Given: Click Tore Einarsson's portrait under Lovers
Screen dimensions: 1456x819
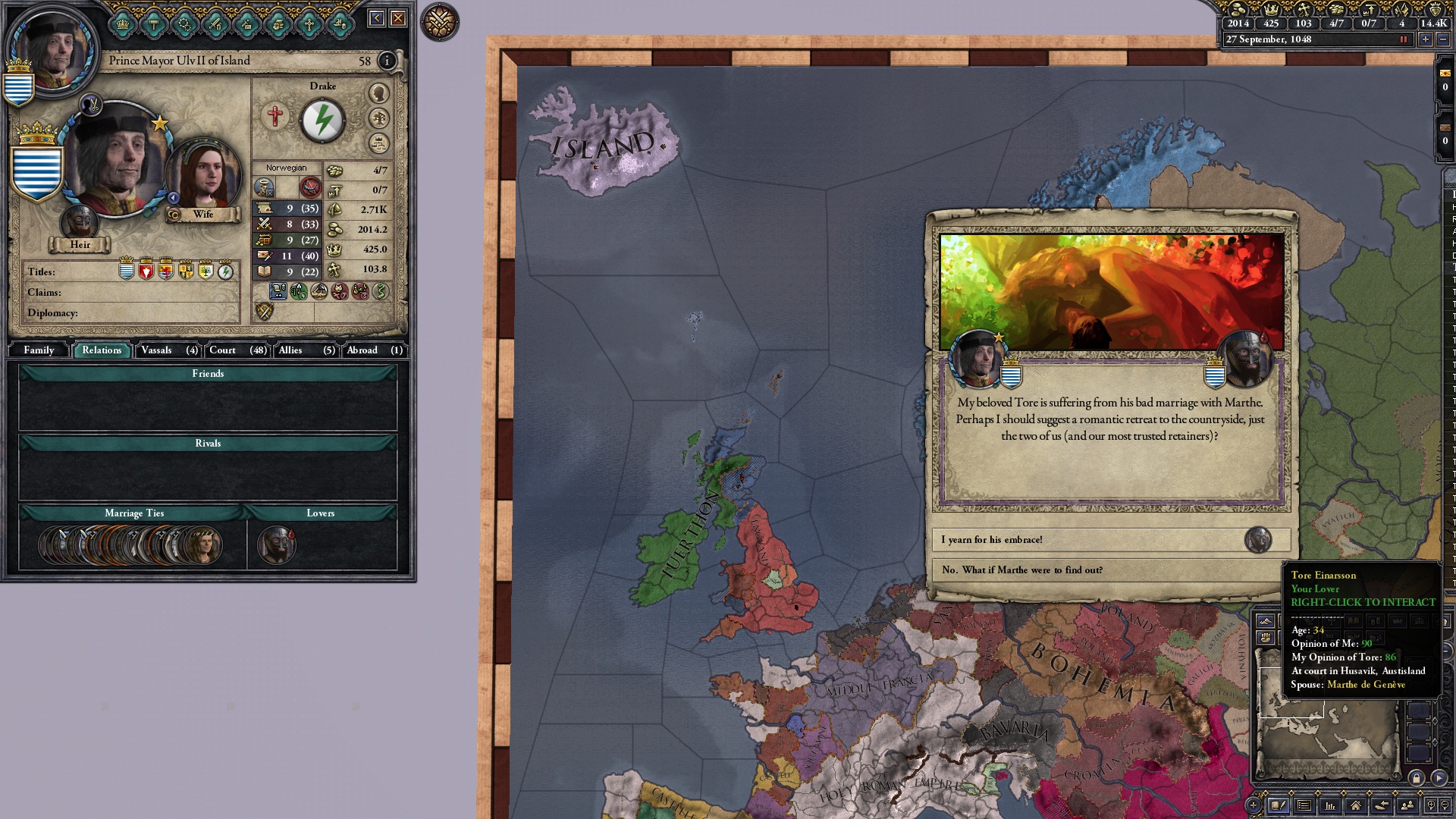Looking at the screenshot, I should coord(275,544).
